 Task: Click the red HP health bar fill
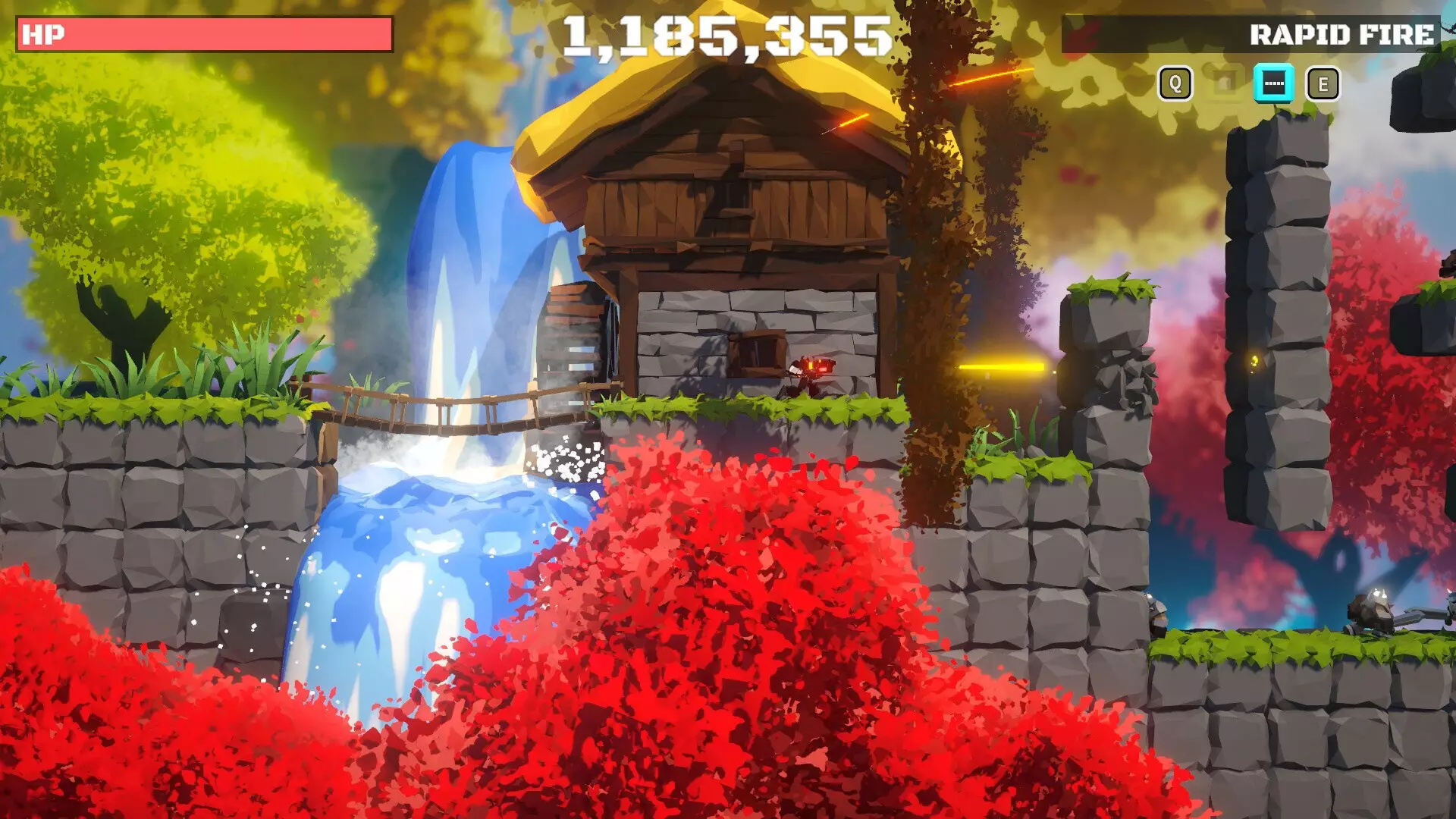pyautogui.click(x=212, y=33)
